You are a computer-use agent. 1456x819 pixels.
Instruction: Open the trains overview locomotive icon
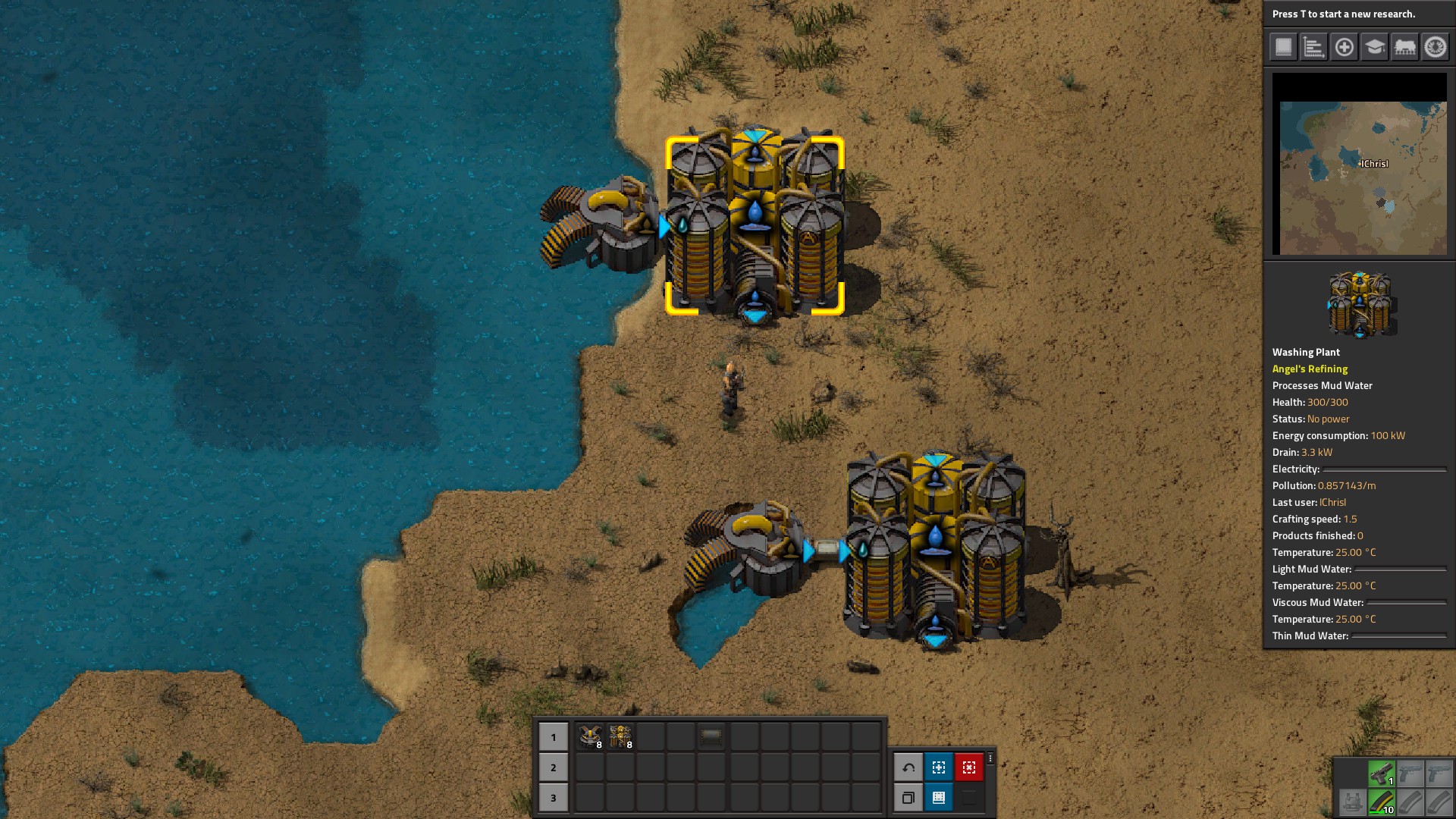pos(1404,47)
